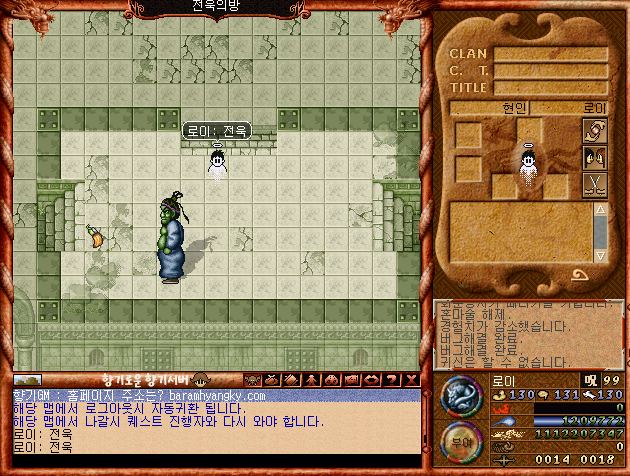
Task: Click the scrollbar down arrow in character panel
Action: (600, 255)
